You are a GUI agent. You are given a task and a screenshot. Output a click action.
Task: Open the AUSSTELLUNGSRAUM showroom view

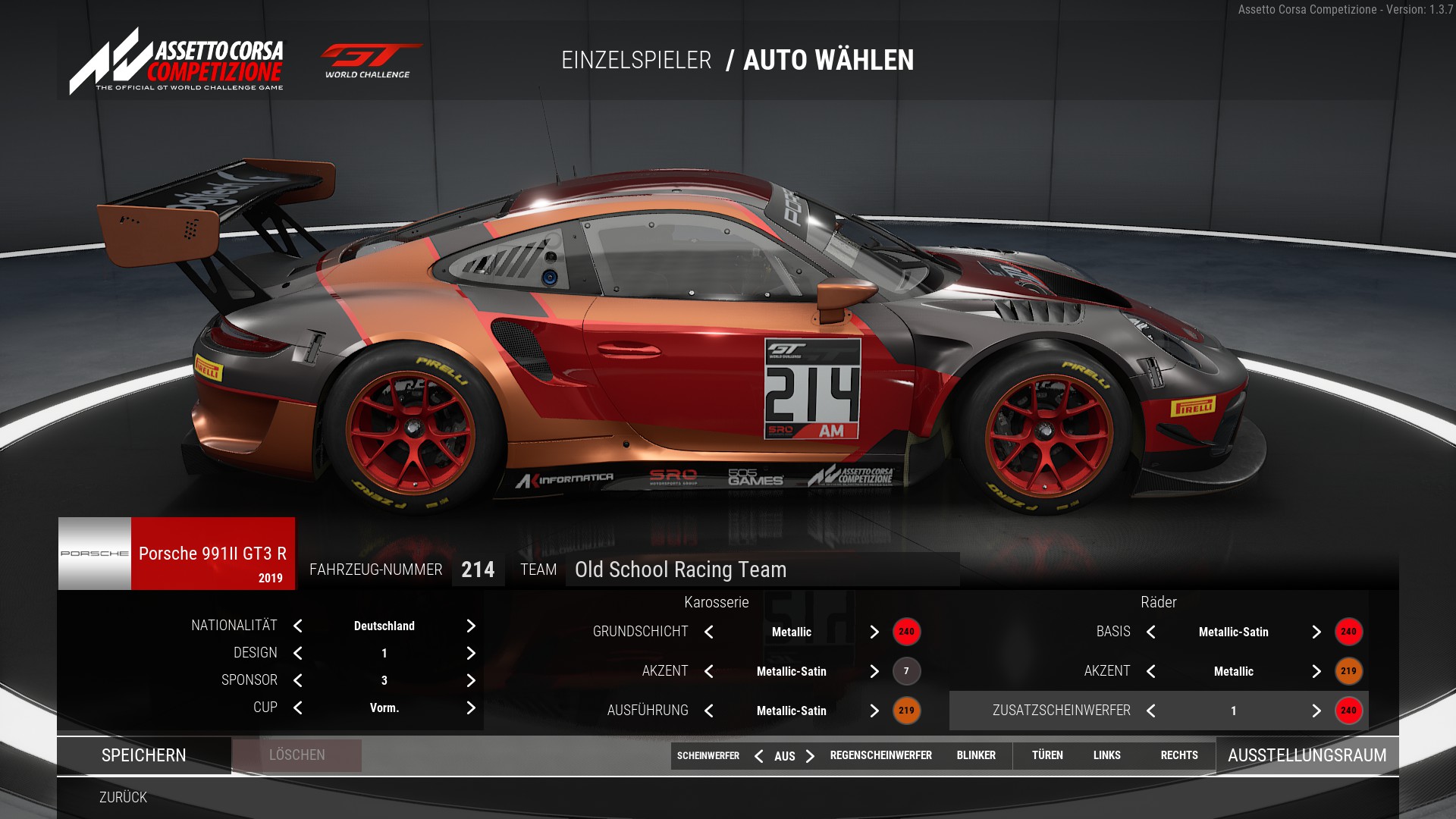click(x=1307, y=755)
